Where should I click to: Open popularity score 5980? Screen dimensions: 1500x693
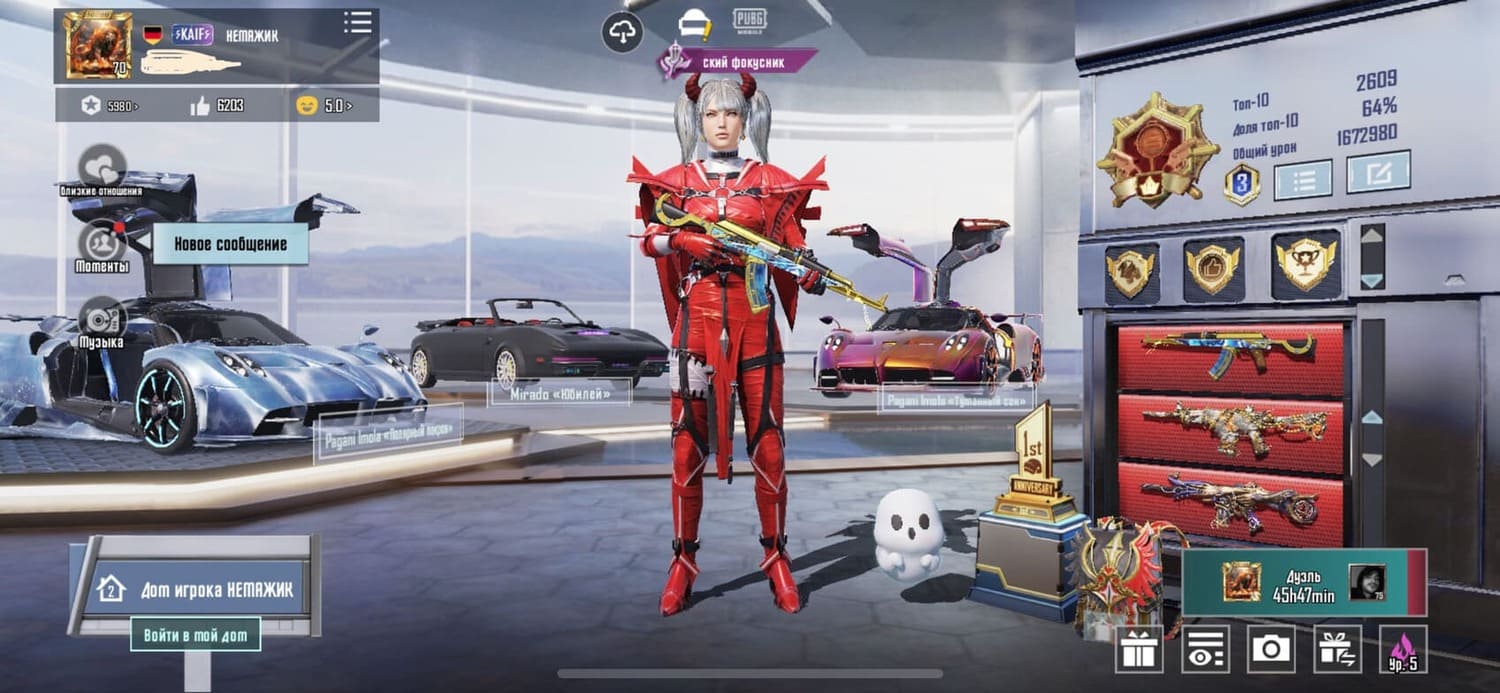click(110, 104)
